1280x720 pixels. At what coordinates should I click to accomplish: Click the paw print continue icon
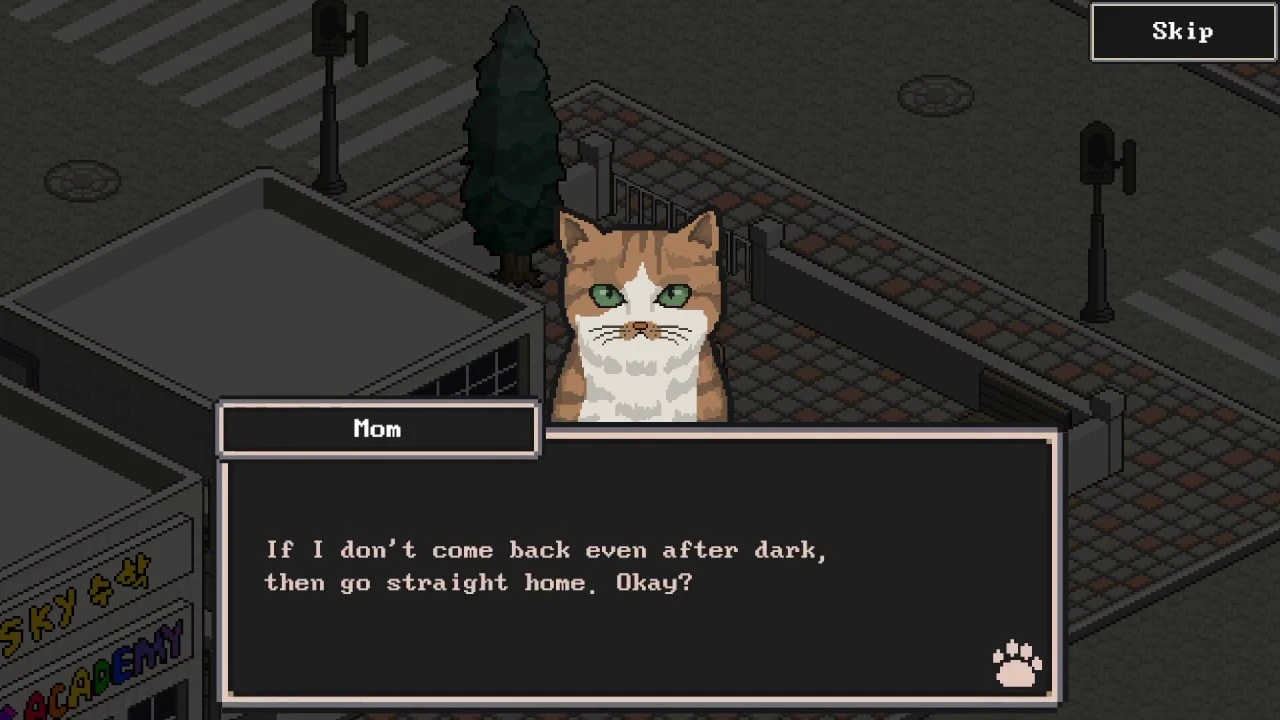pos(1016,661)
